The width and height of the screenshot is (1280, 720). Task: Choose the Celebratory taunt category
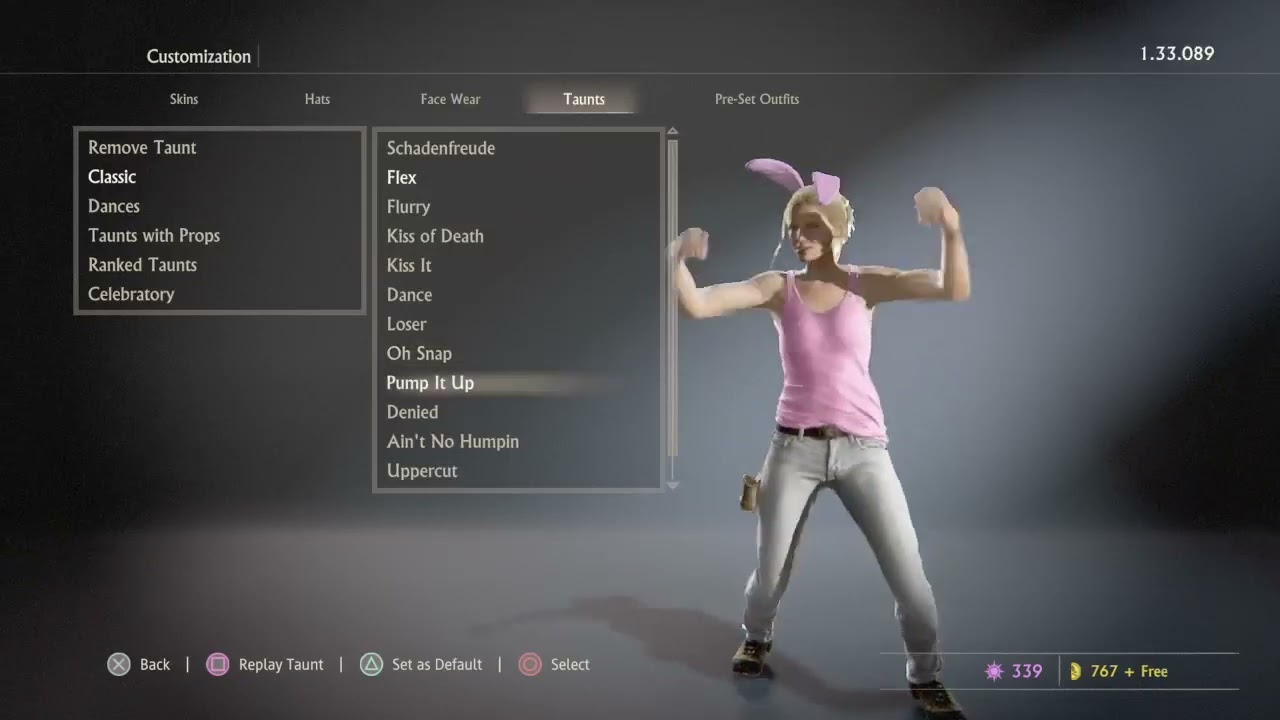pyautogui.click(x=131, y=294)
